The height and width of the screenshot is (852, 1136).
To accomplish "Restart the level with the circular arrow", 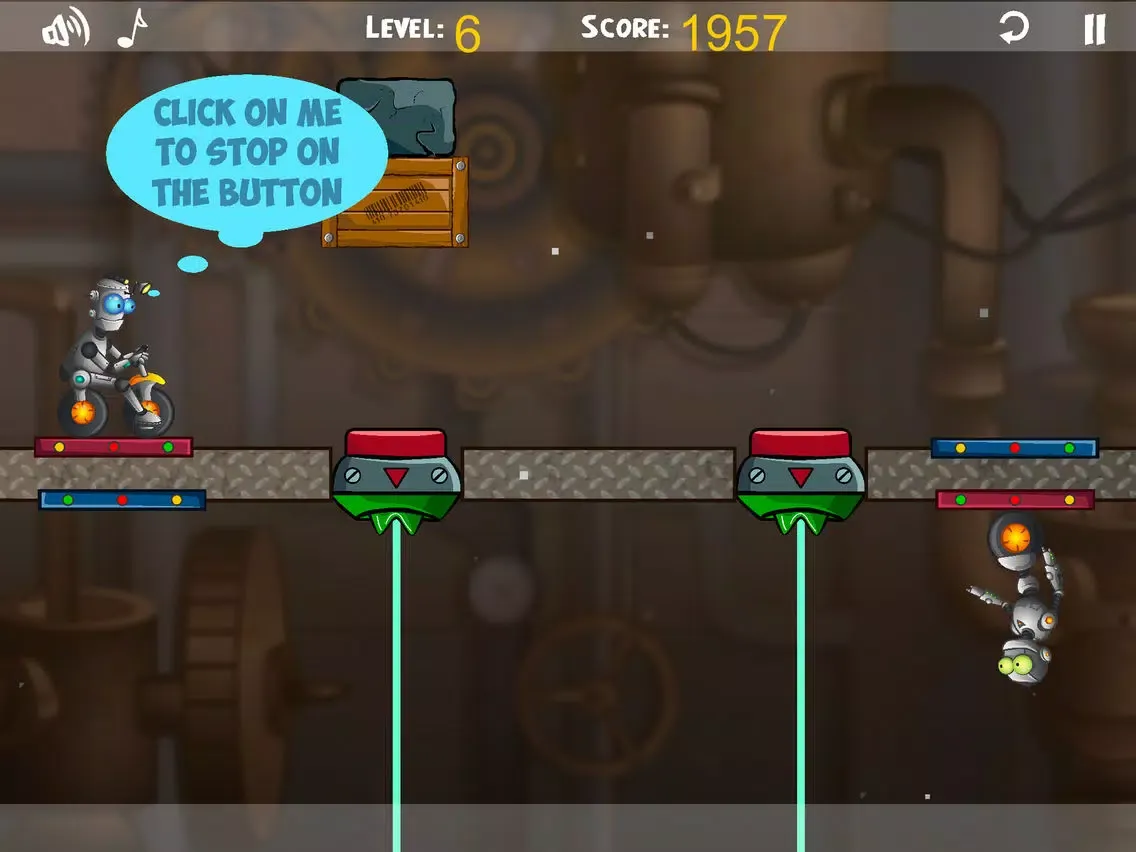I will tap(1014, 28).
